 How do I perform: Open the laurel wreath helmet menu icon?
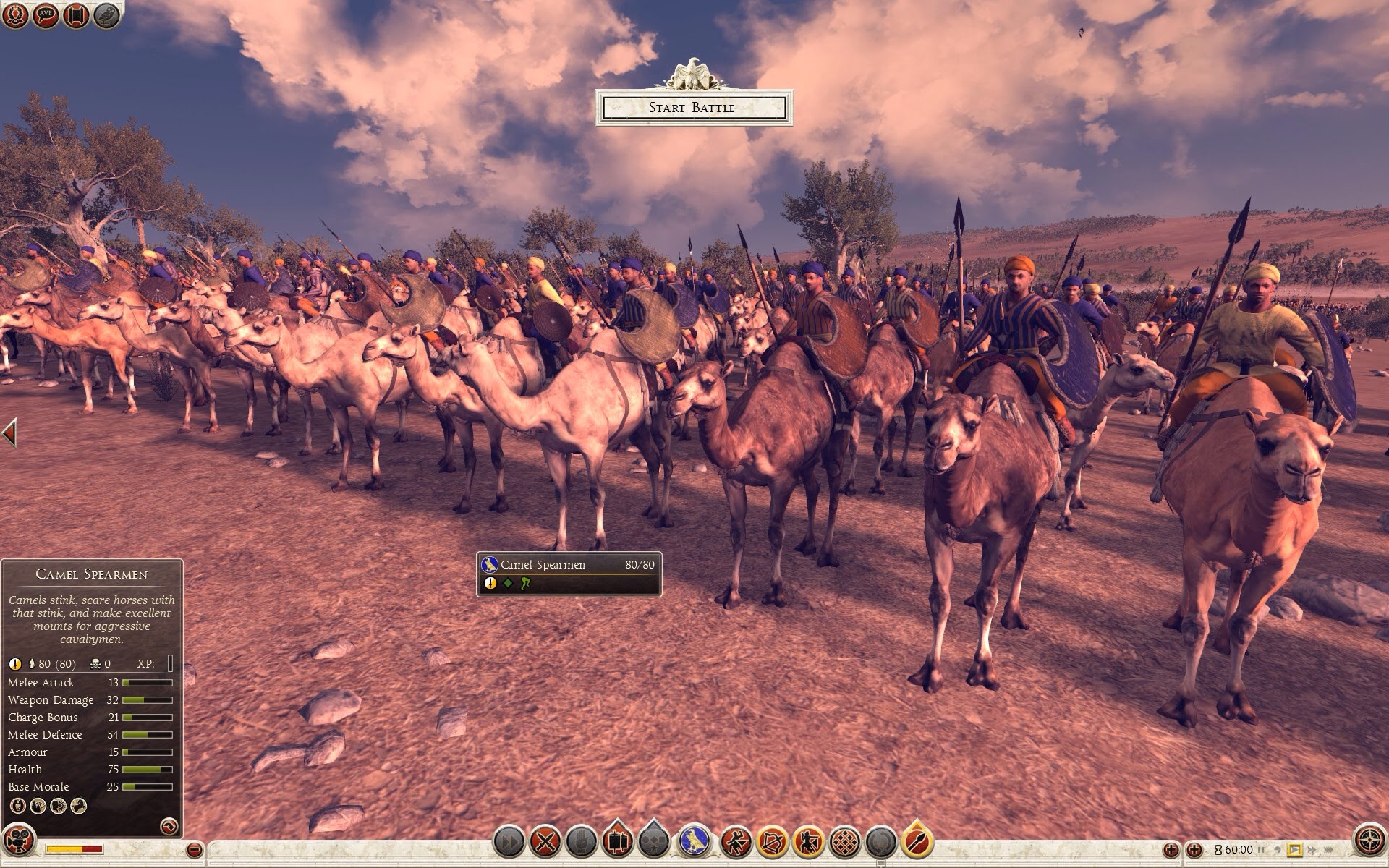click(14, 16)
